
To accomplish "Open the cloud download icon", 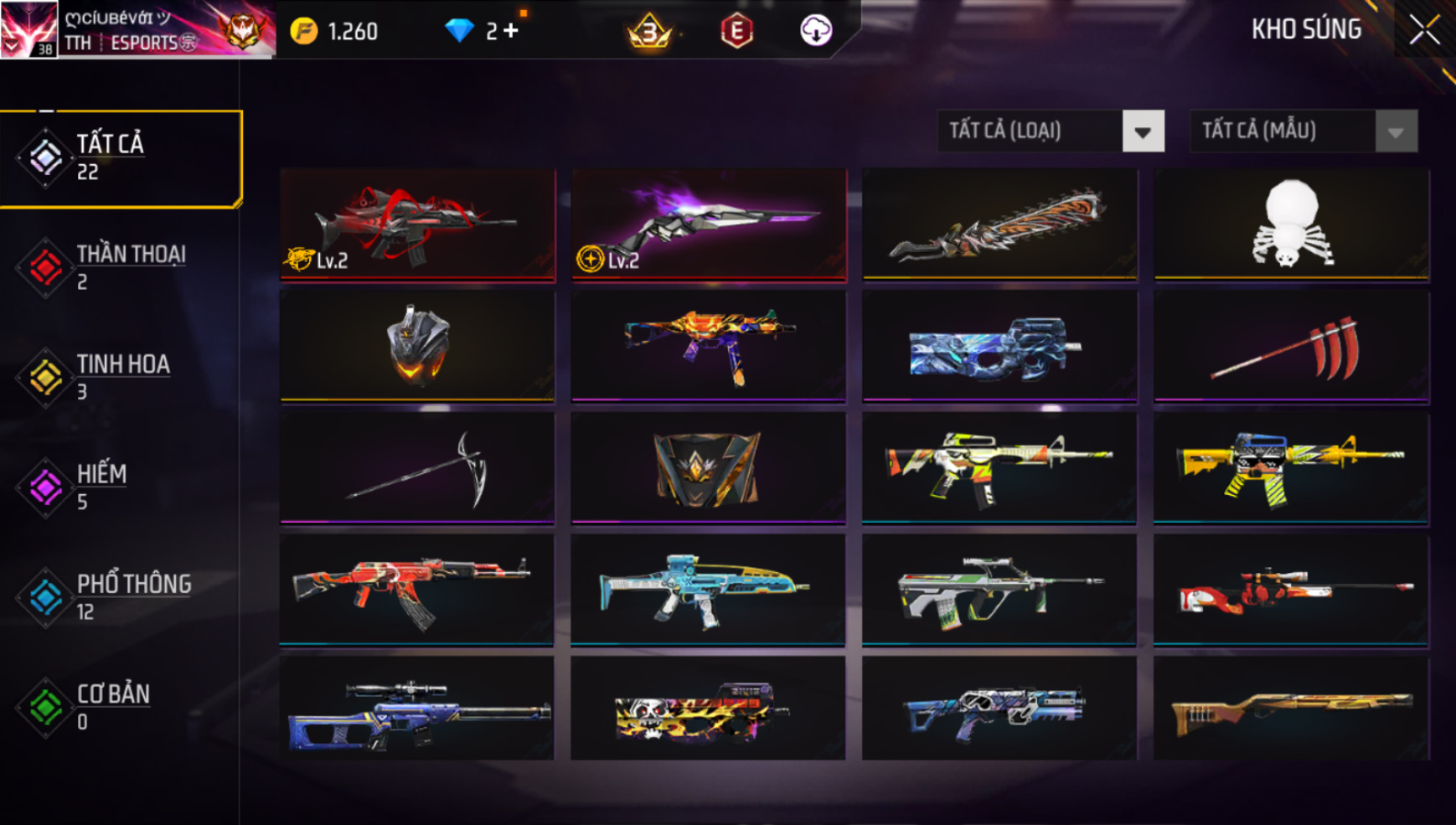I will [815, 31].
